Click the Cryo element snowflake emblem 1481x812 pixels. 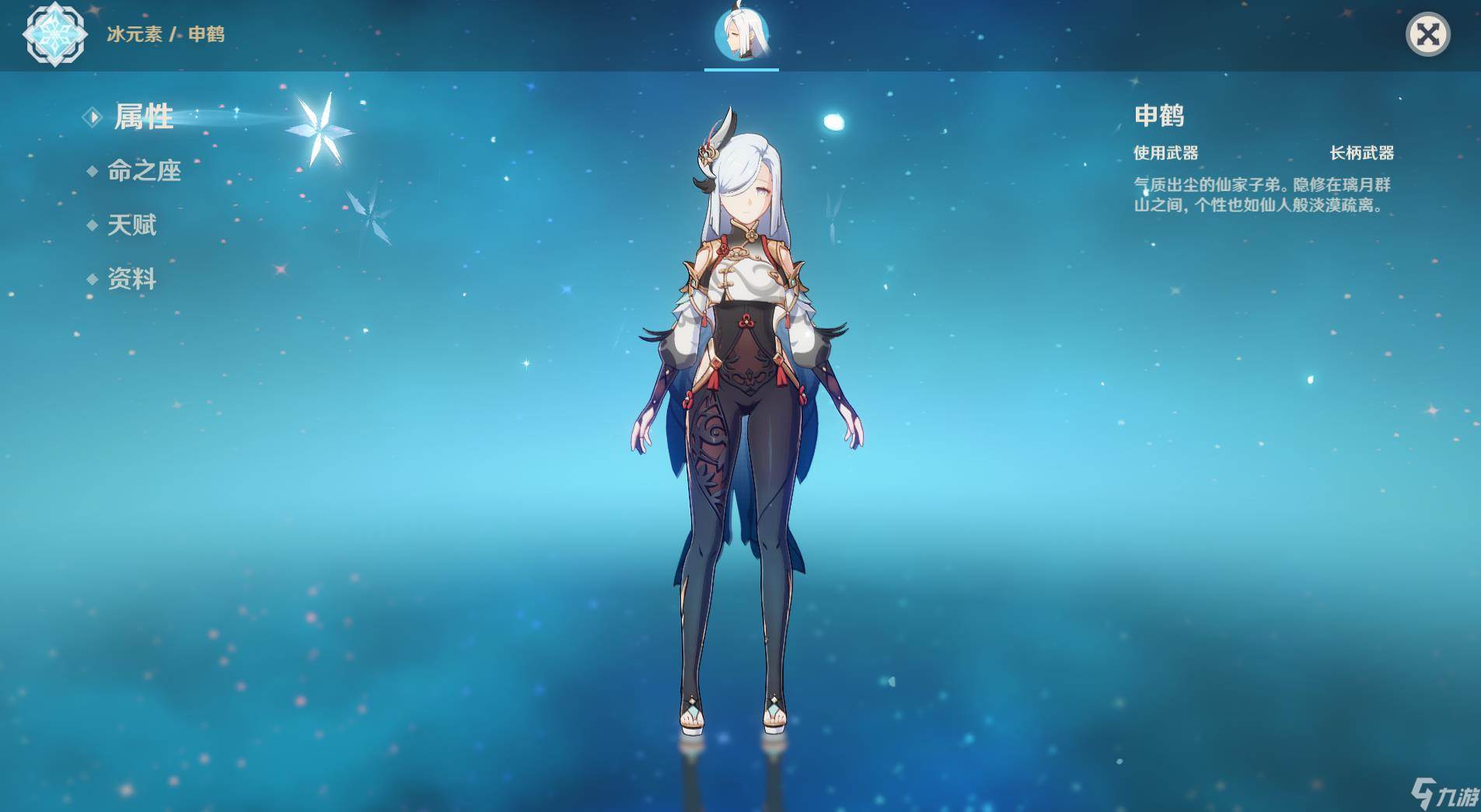pos(54,34)
